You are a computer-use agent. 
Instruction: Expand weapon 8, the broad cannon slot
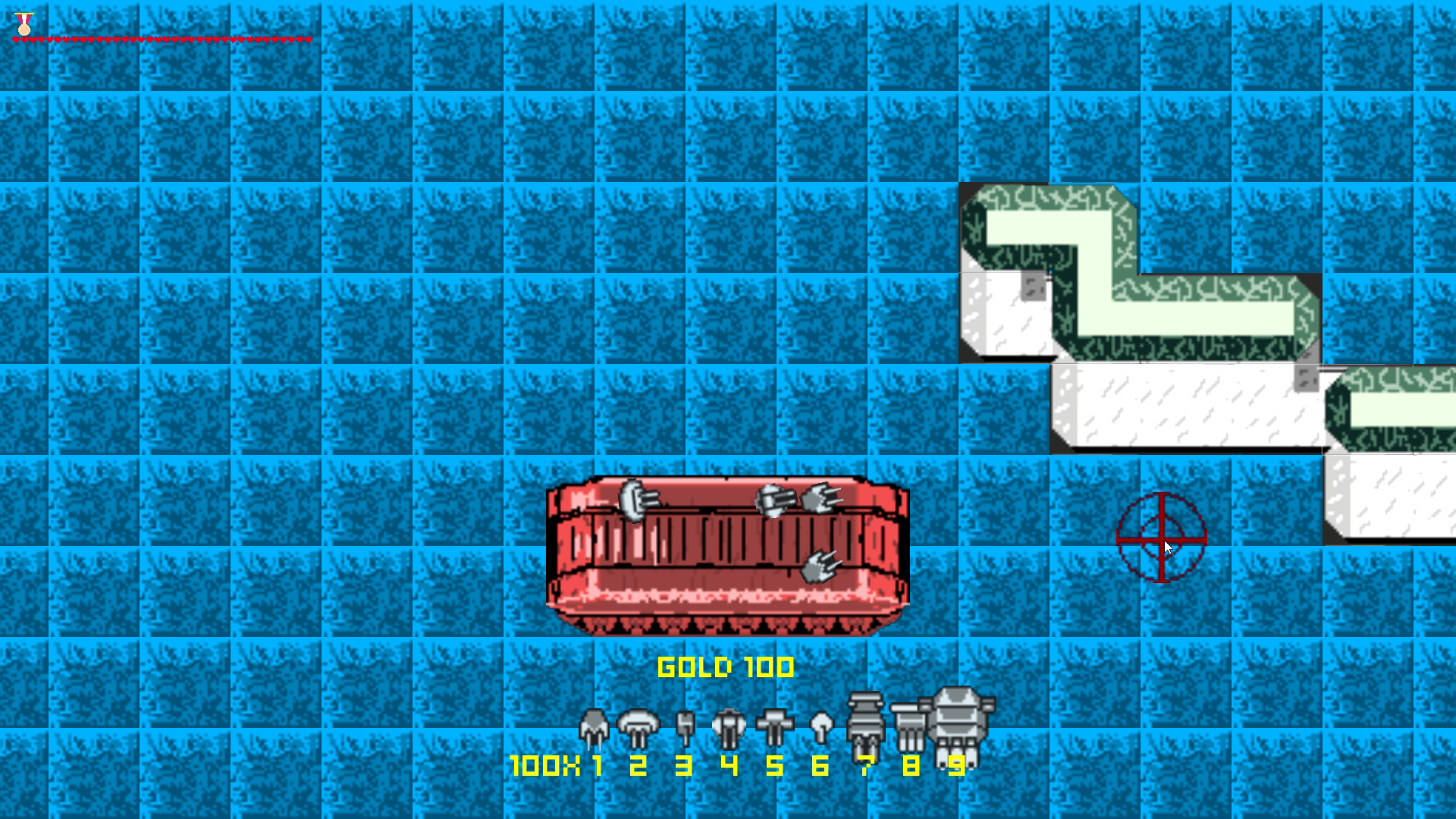click(x=908, y=720)
